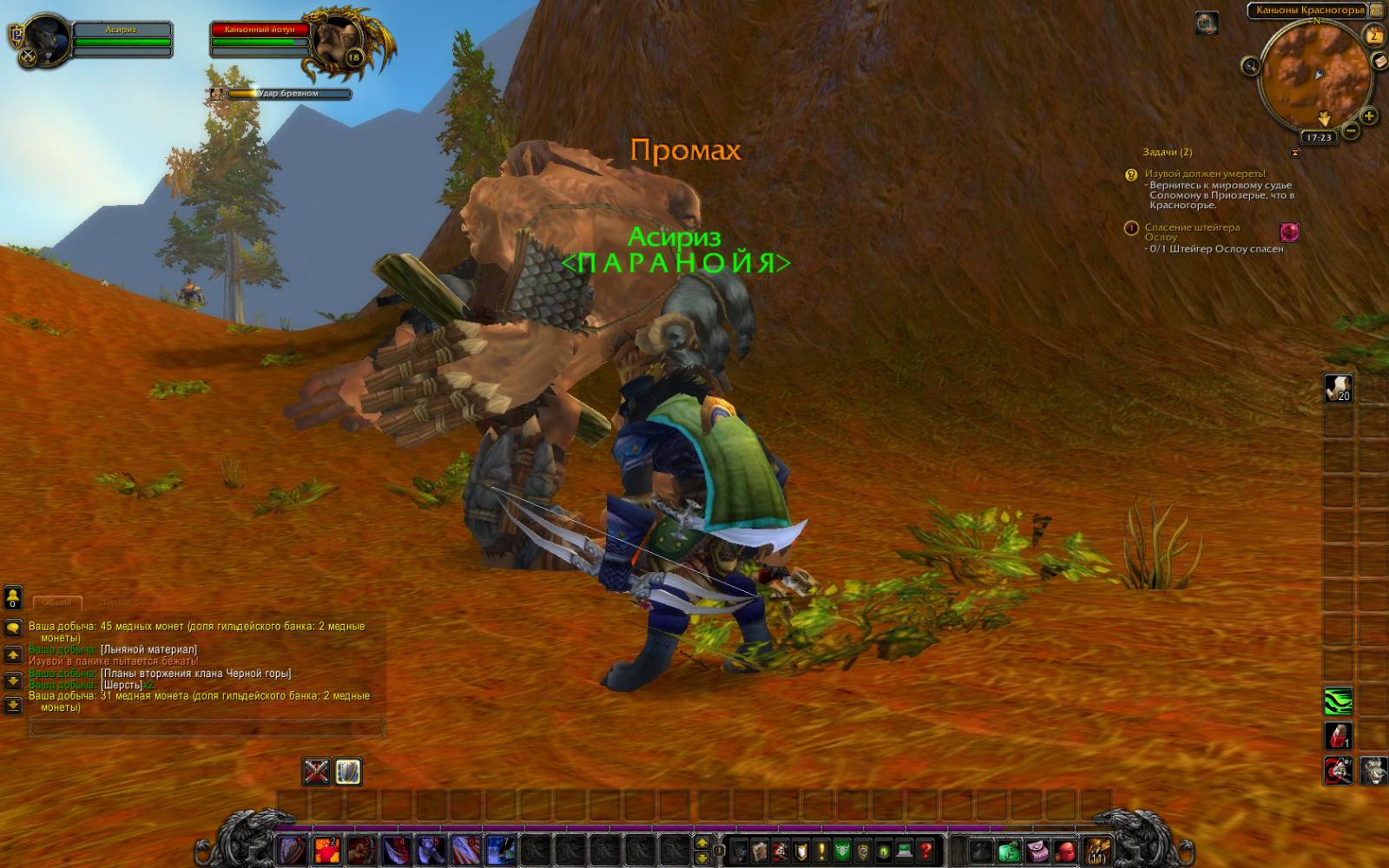
Task: Switch to the Общий chat tab
Action: pos(57,602)
